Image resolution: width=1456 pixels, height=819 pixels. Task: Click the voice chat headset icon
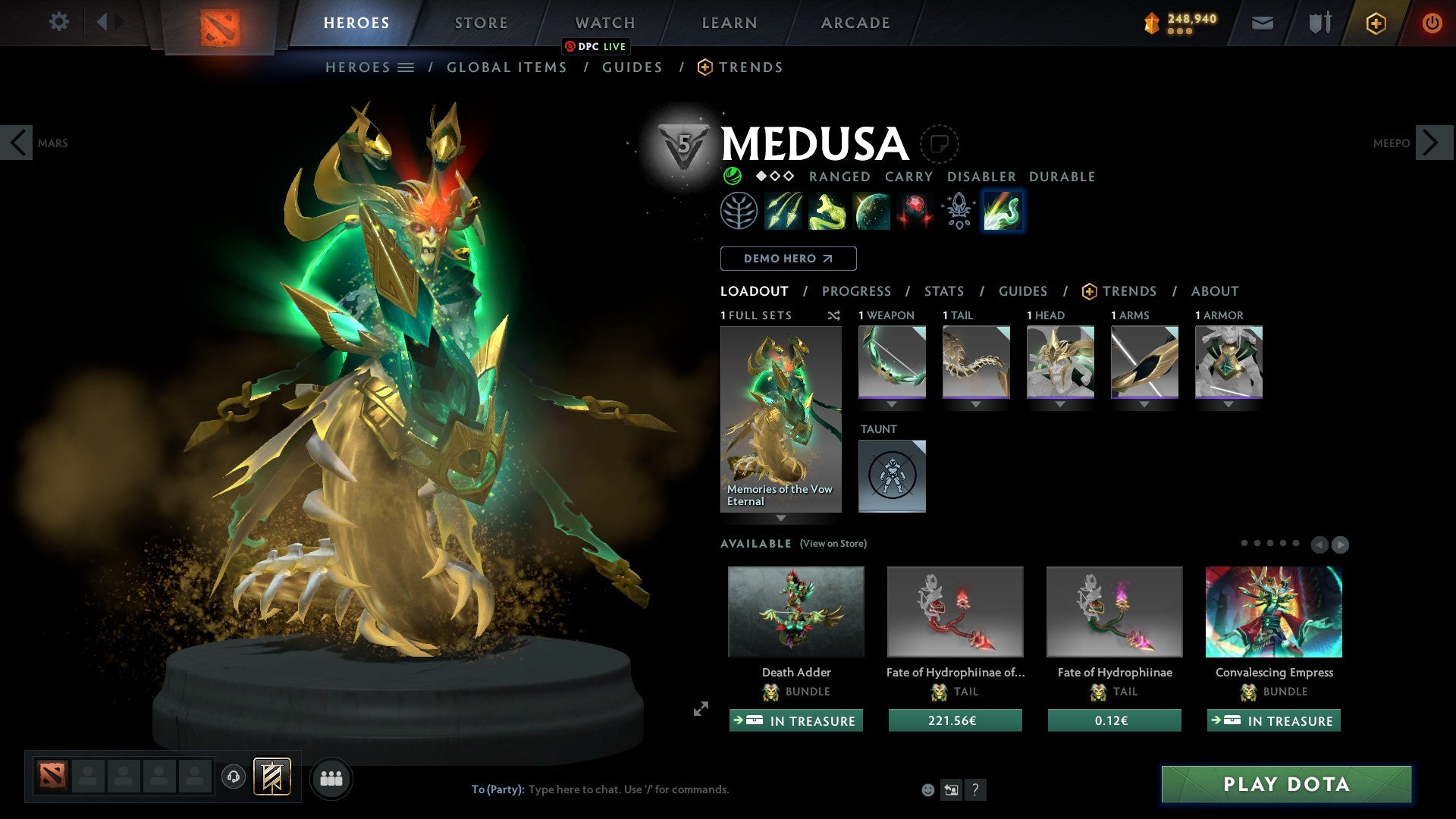233,777
